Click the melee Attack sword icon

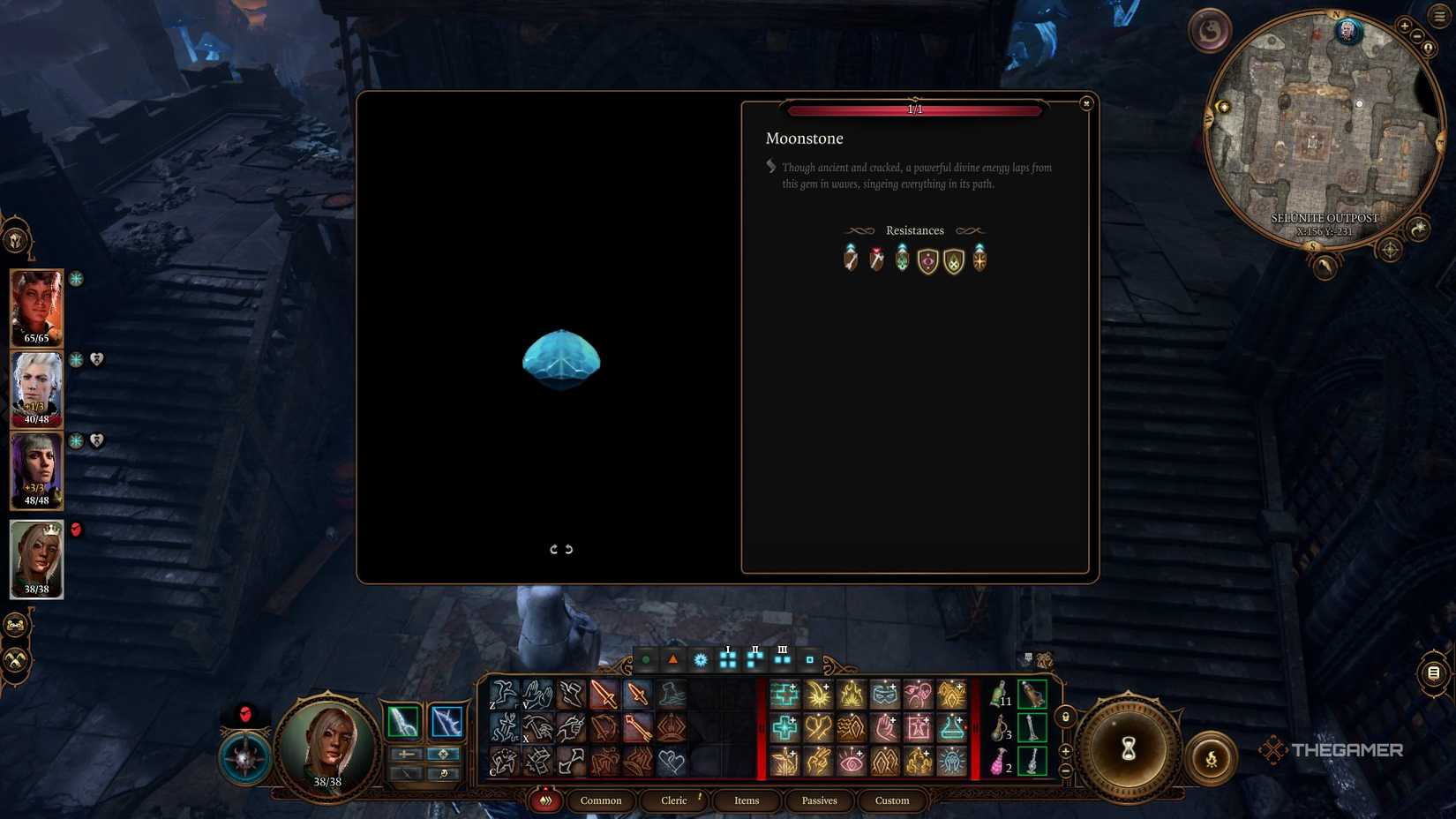point(604,694)
